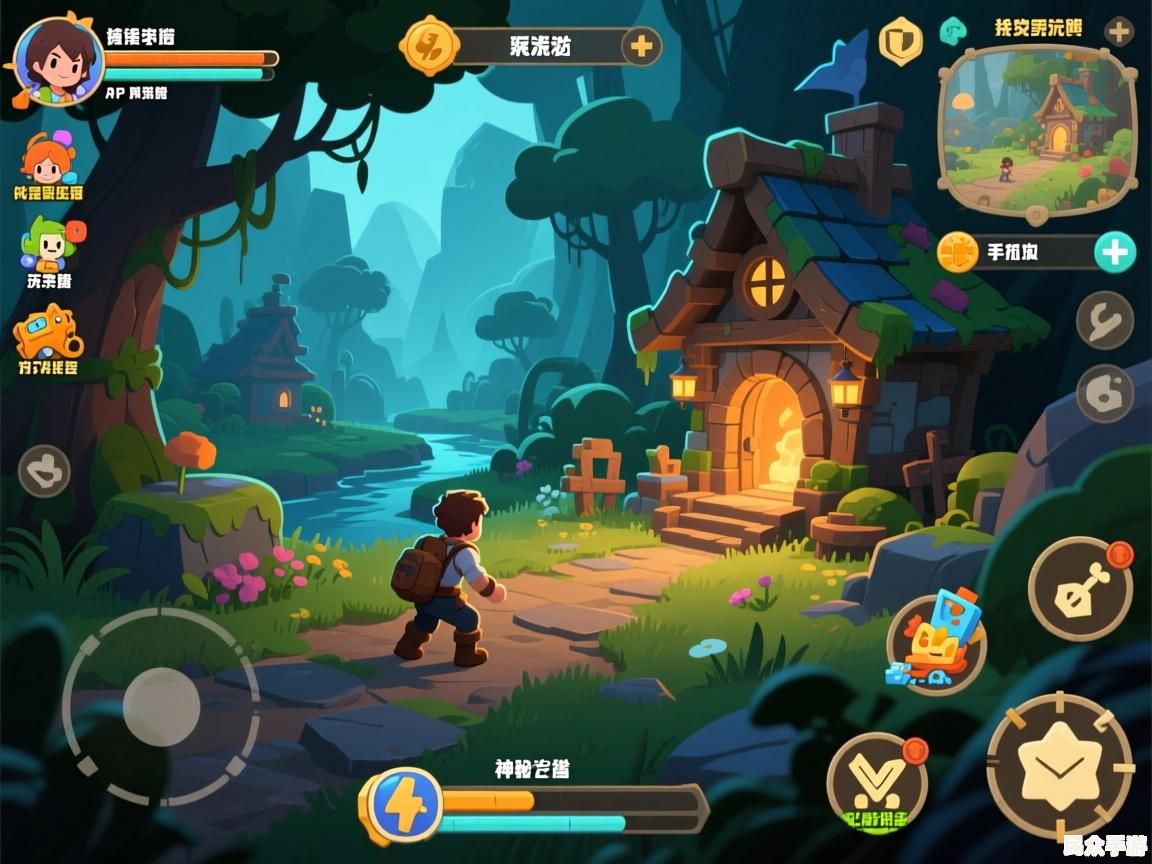The image size is (1152, 864).
Task: Click the virtual joystick thumb pad
Action: (x=161, y=705)
